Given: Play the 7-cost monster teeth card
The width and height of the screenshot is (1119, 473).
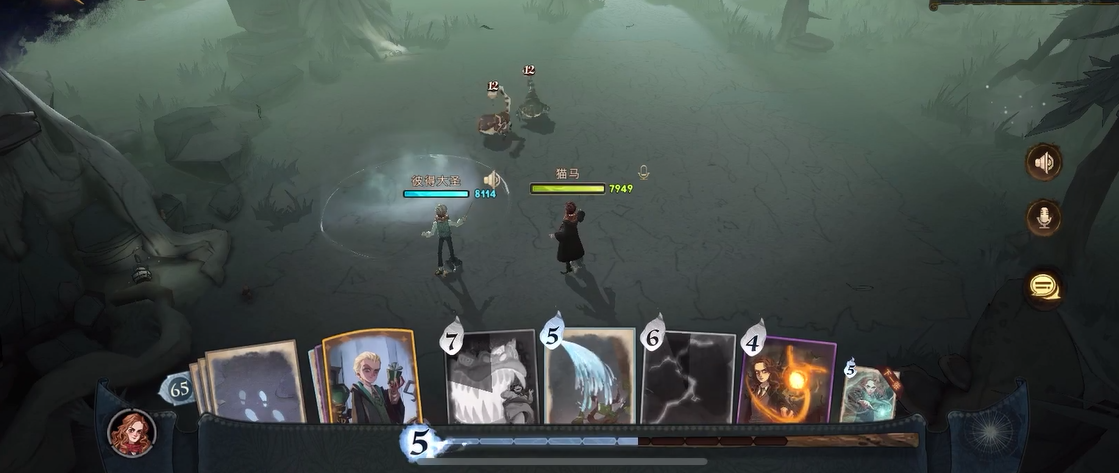Looking at the screenshot, I should click(x=491, y=379).
